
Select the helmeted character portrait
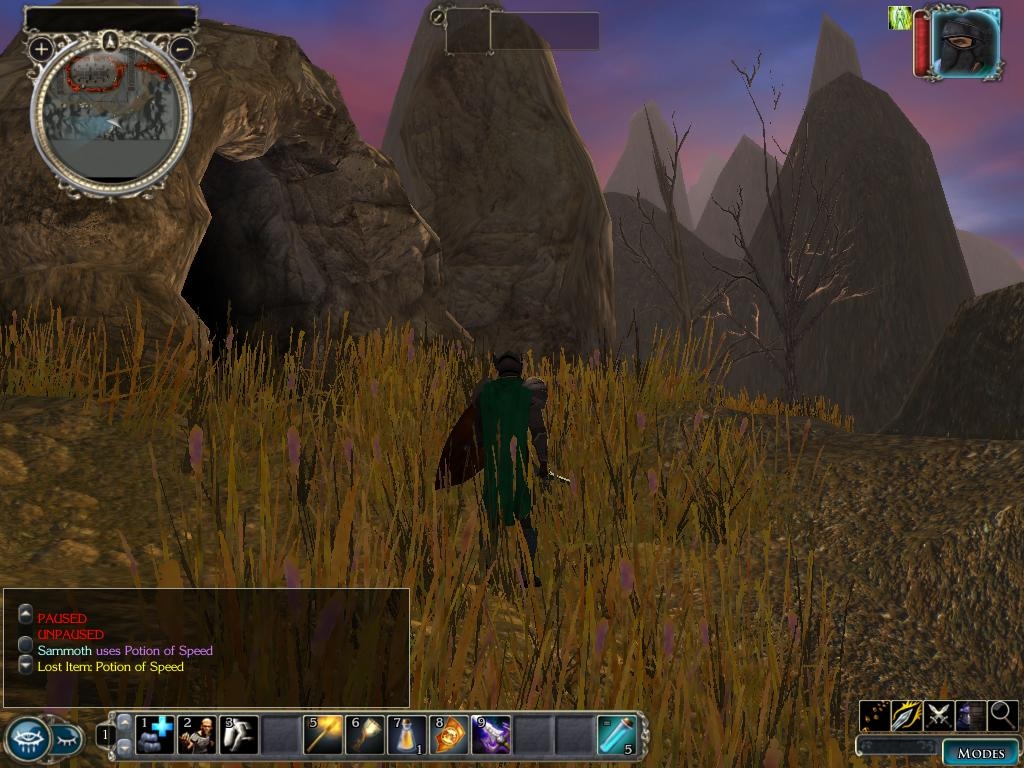[965, 43]
